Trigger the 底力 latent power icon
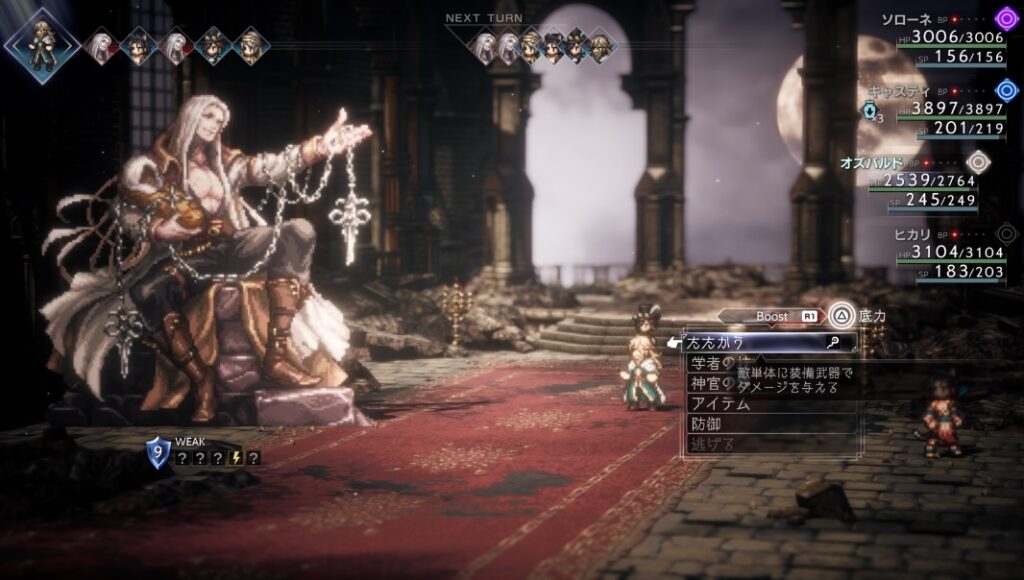This screenshot has width=1024, height=580. pyautogui.click(x=842, y=316)
